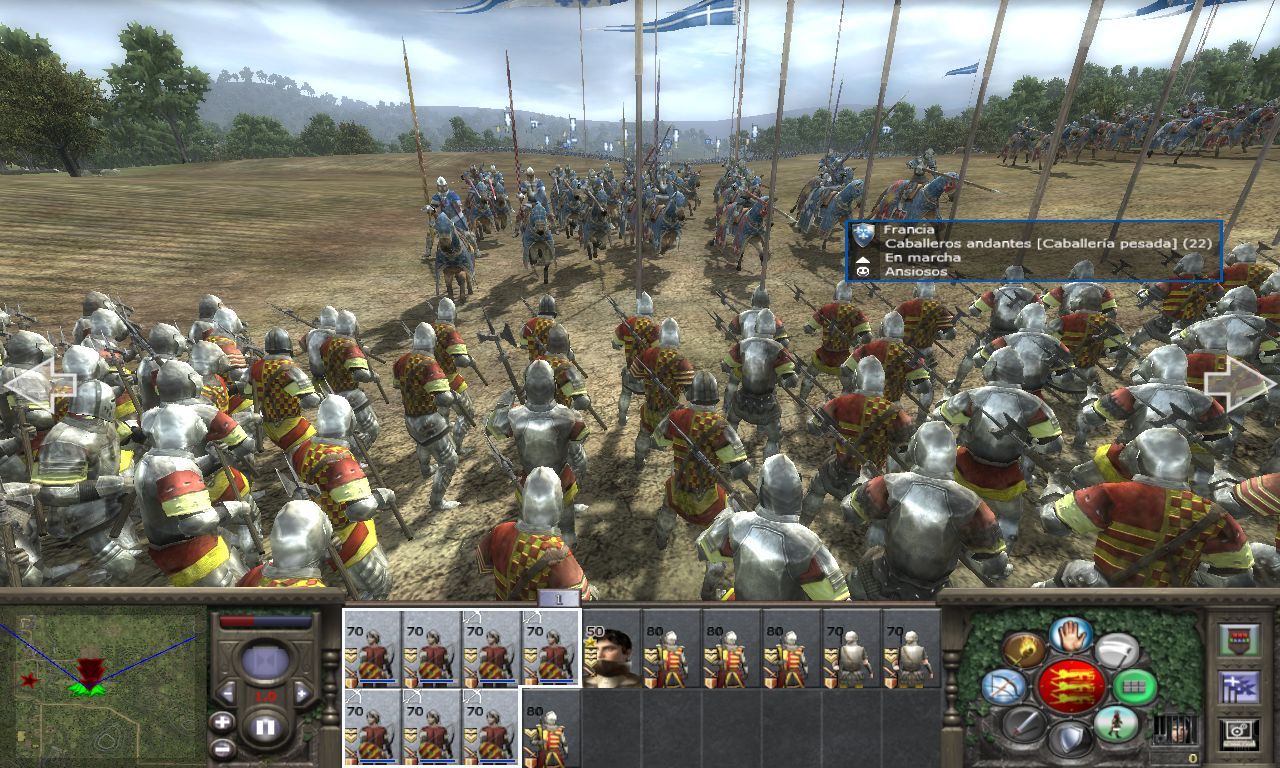
Task: Toggle run mode with the running soldier icon
Action: [1116, 724]
